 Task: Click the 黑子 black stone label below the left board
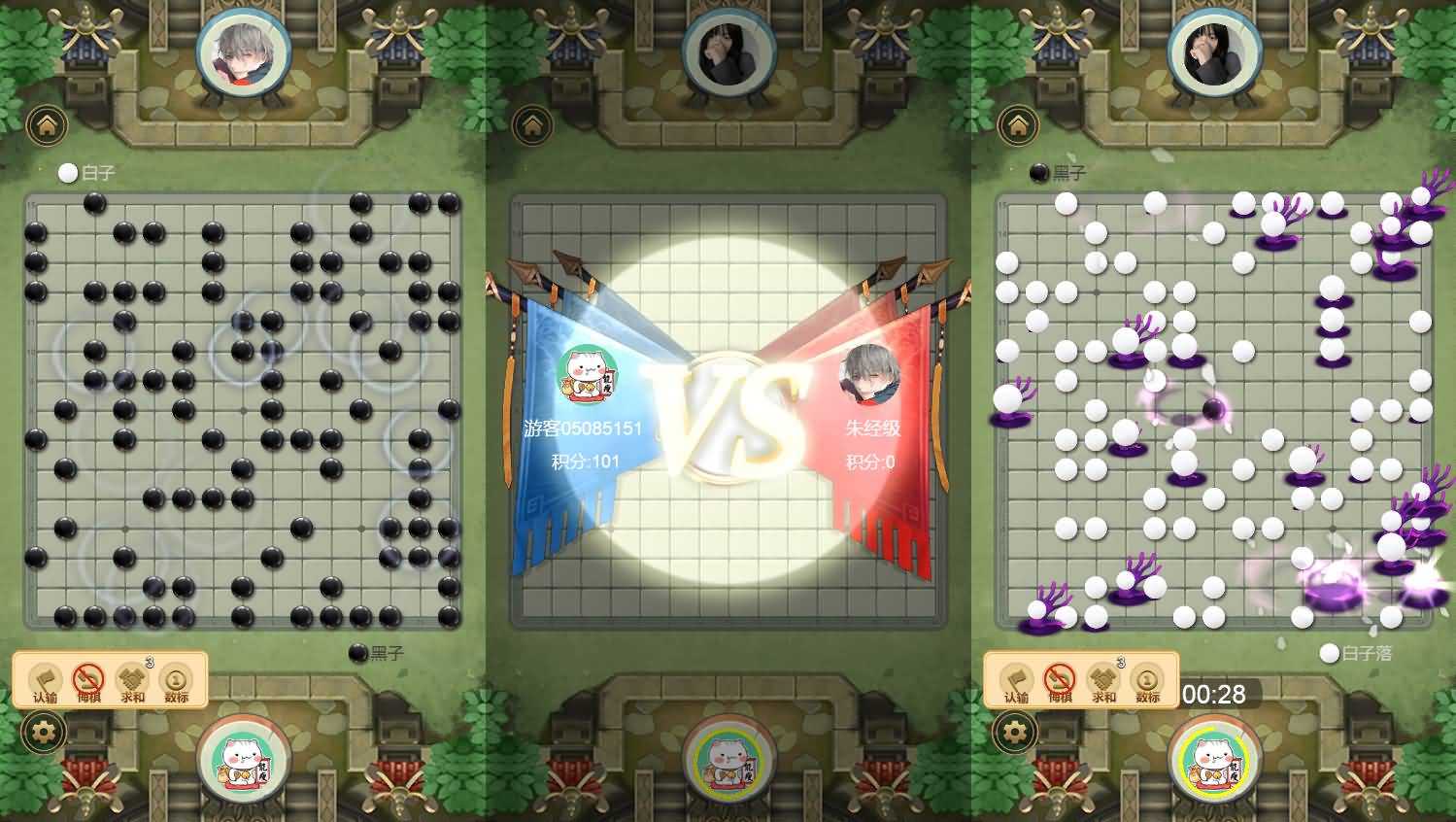tap(374, 653)
